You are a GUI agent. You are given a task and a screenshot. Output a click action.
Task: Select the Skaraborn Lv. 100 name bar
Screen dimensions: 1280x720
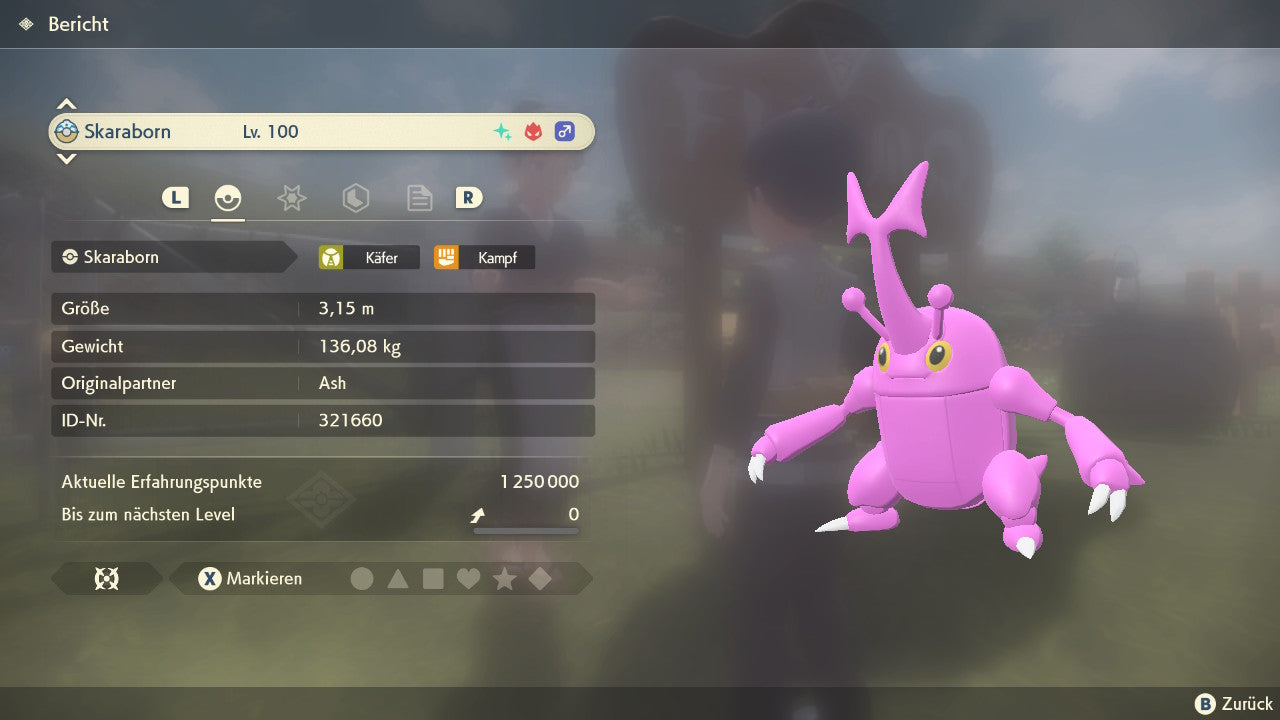321,132
